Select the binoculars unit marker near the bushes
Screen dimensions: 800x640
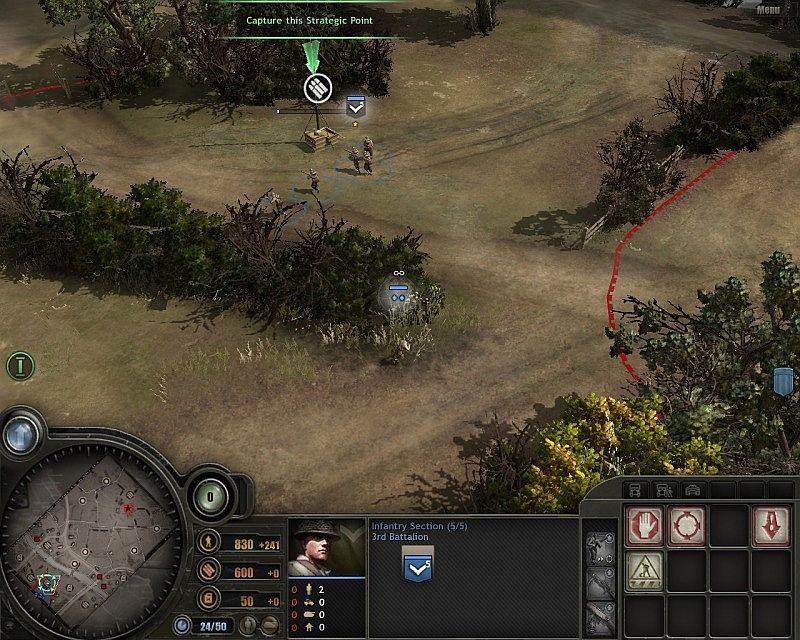tap(398, 291)
